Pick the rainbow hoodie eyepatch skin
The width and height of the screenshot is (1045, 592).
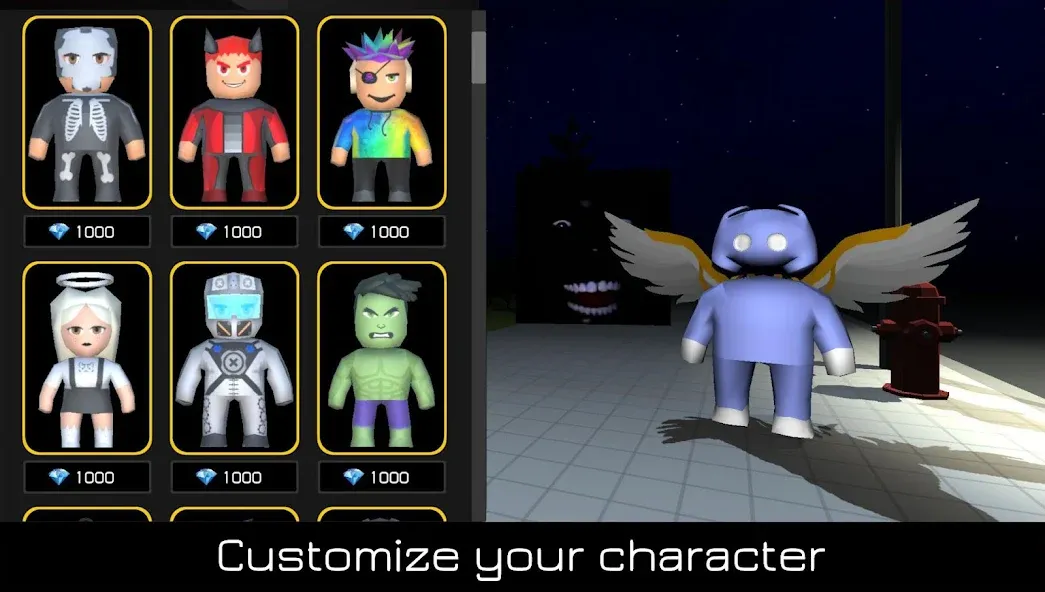[x=381, y=111]
